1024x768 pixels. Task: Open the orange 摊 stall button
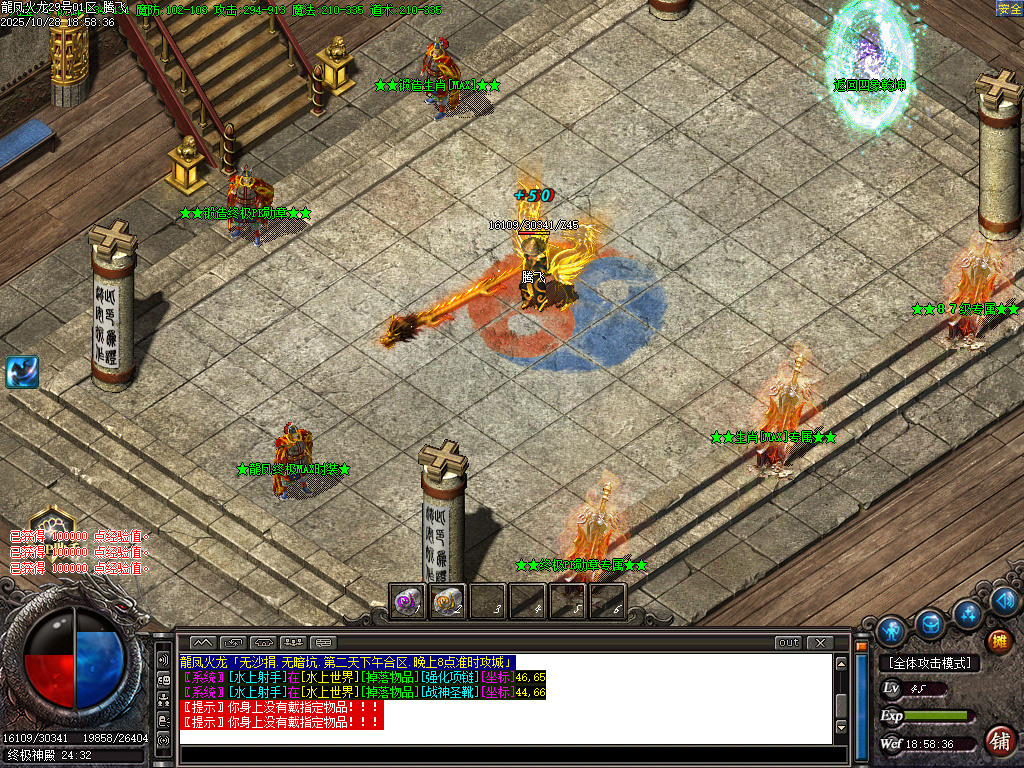click(998, 641)
